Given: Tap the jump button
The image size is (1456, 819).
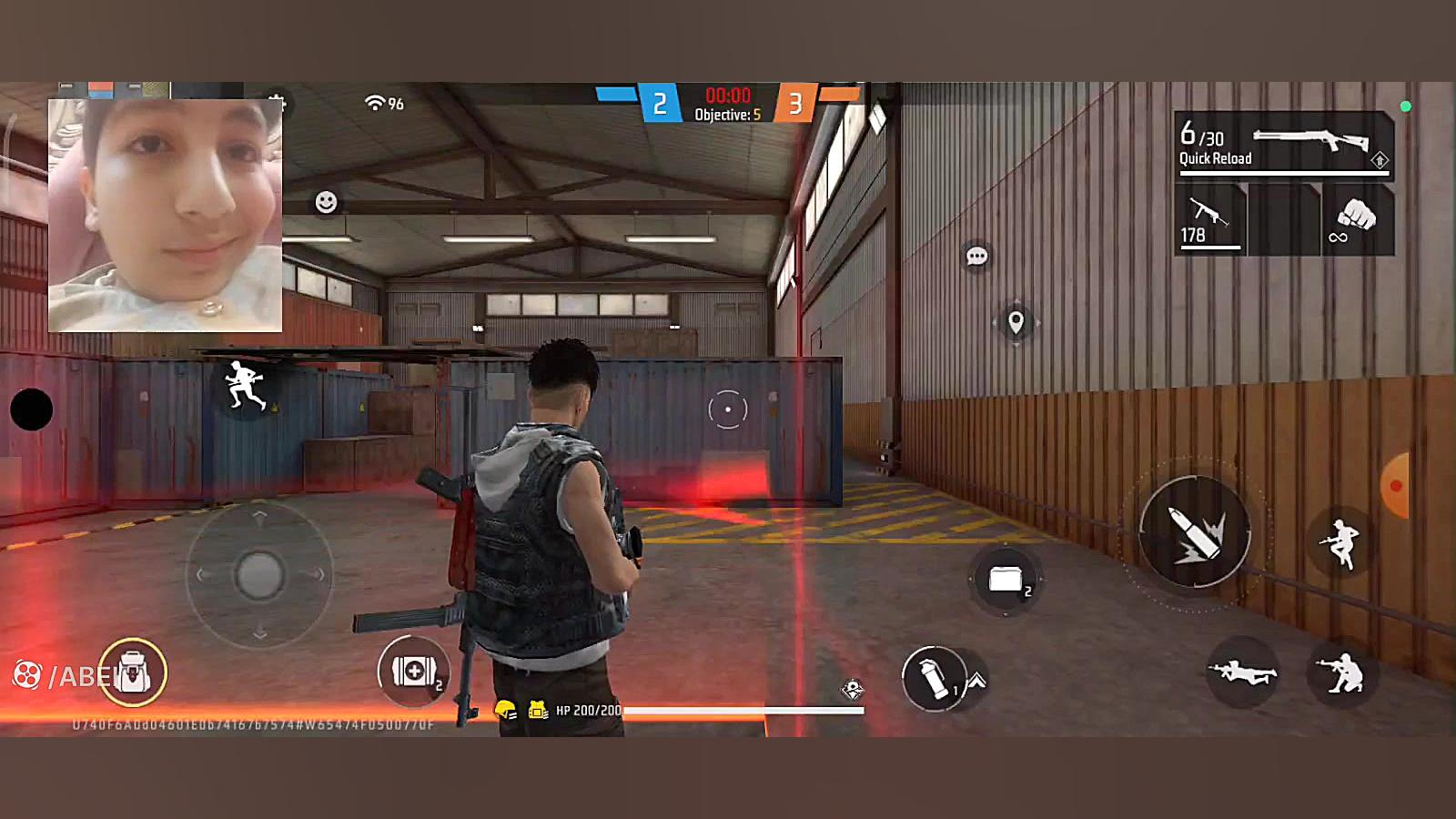Looking at the screenshot, I should (1340, 543).
